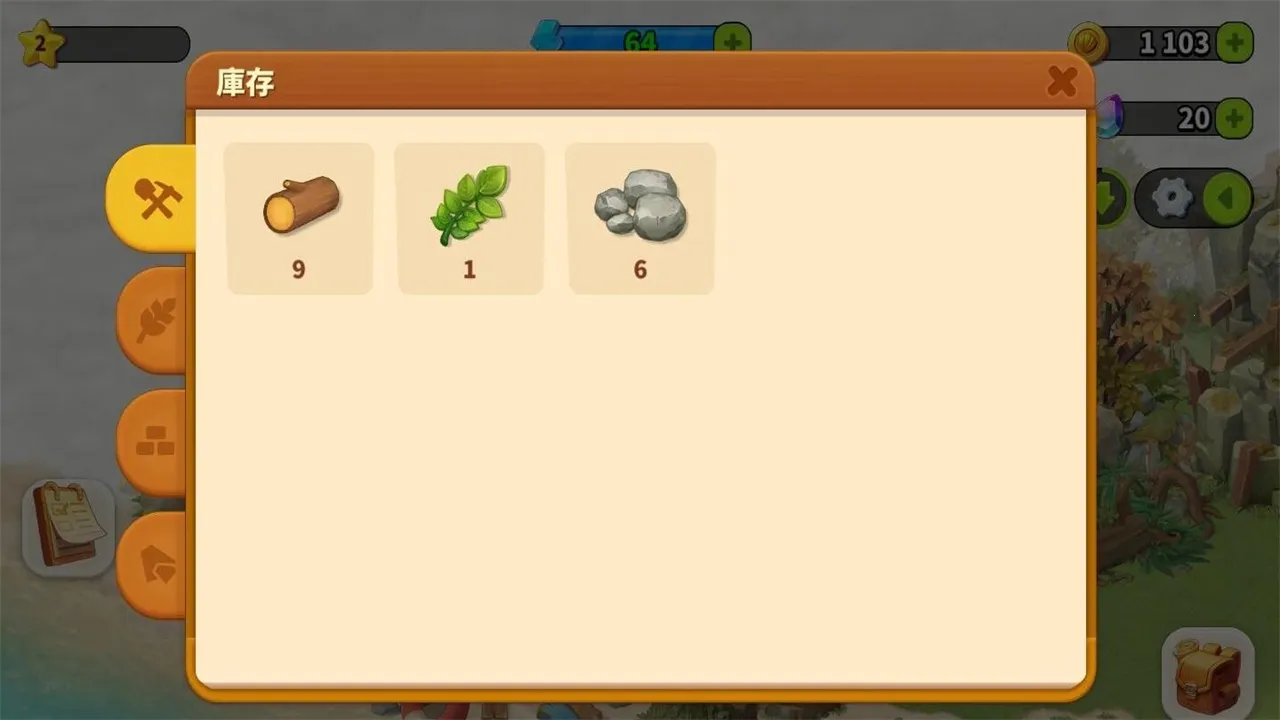This screenshot has width=1280, height=720.
Task: Click the plus next to the gem count
Action: 1237,118
